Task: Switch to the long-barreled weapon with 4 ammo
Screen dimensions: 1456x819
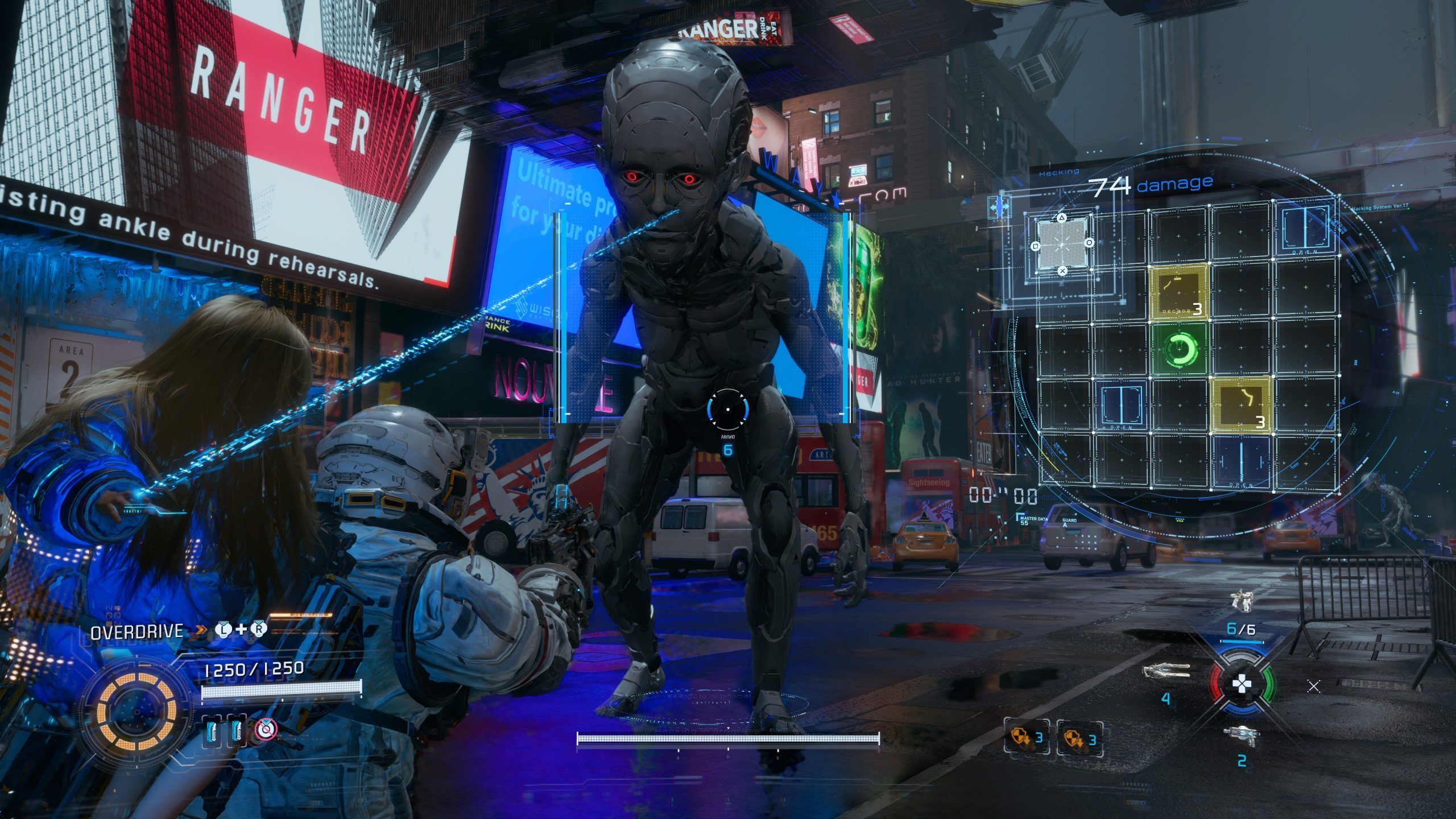Action: click(x=1167, y=672)
